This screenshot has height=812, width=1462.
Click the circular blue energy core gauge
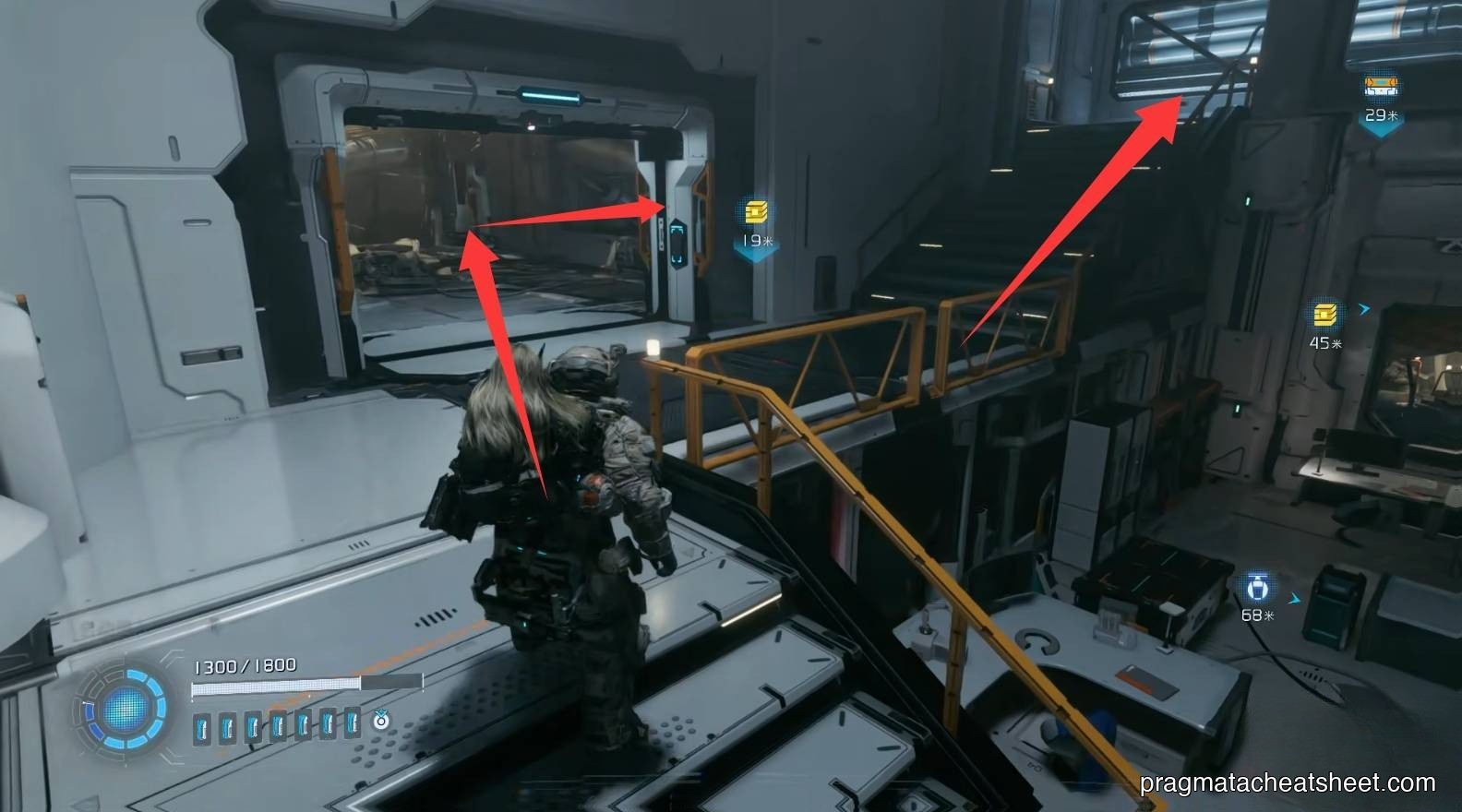(126, 710)
